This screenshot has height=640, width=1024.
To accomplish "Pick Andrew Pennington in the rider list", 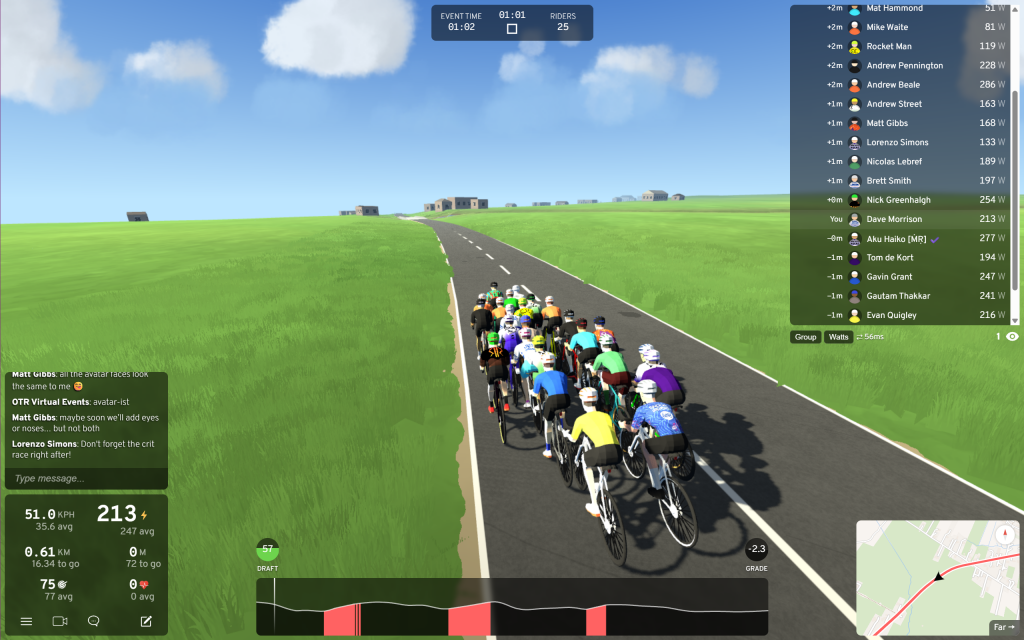I will [x=903, y=66].
